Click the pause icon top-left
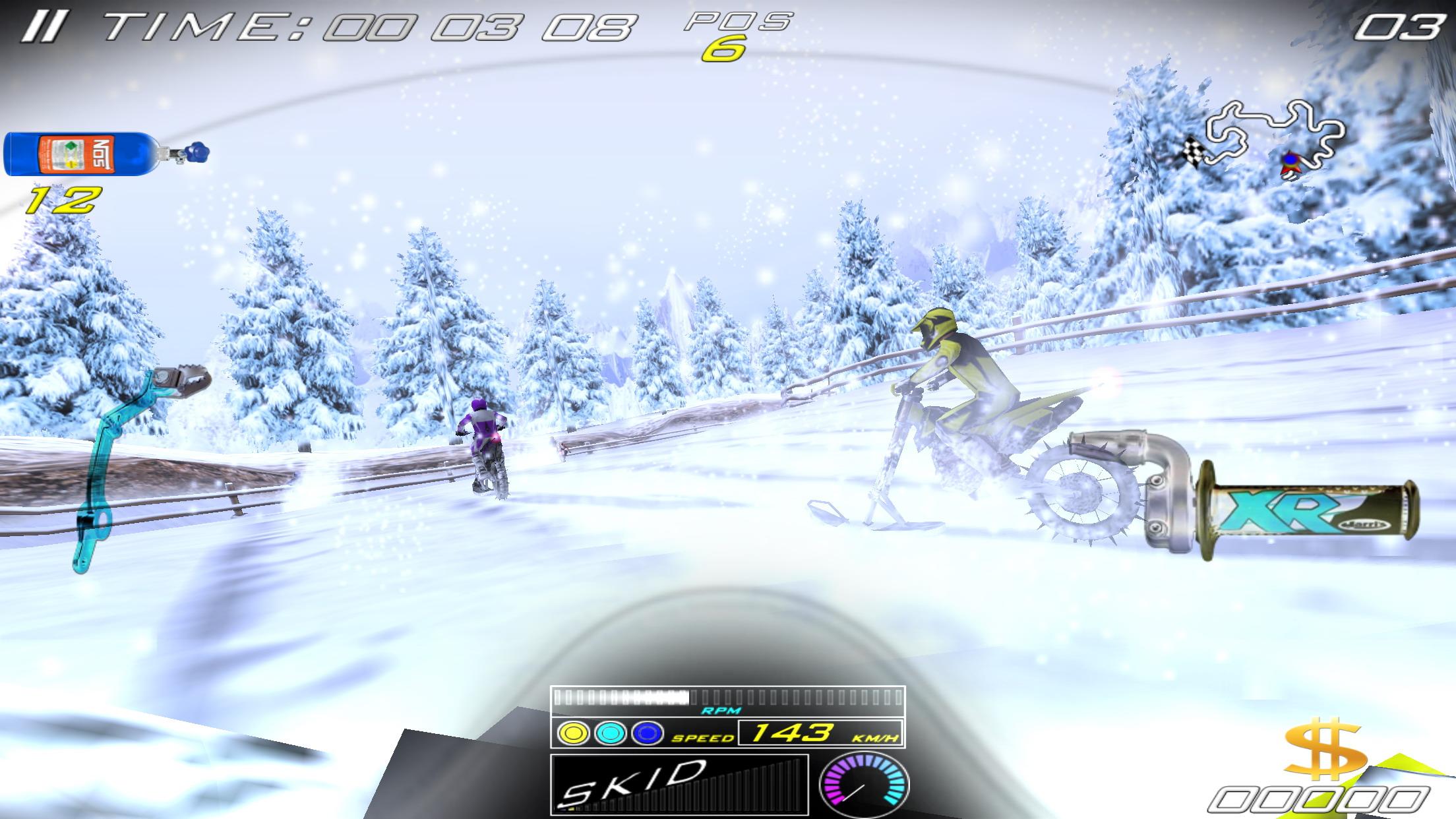The height and width of the screenshot is (819, 1456). (44, 26)
